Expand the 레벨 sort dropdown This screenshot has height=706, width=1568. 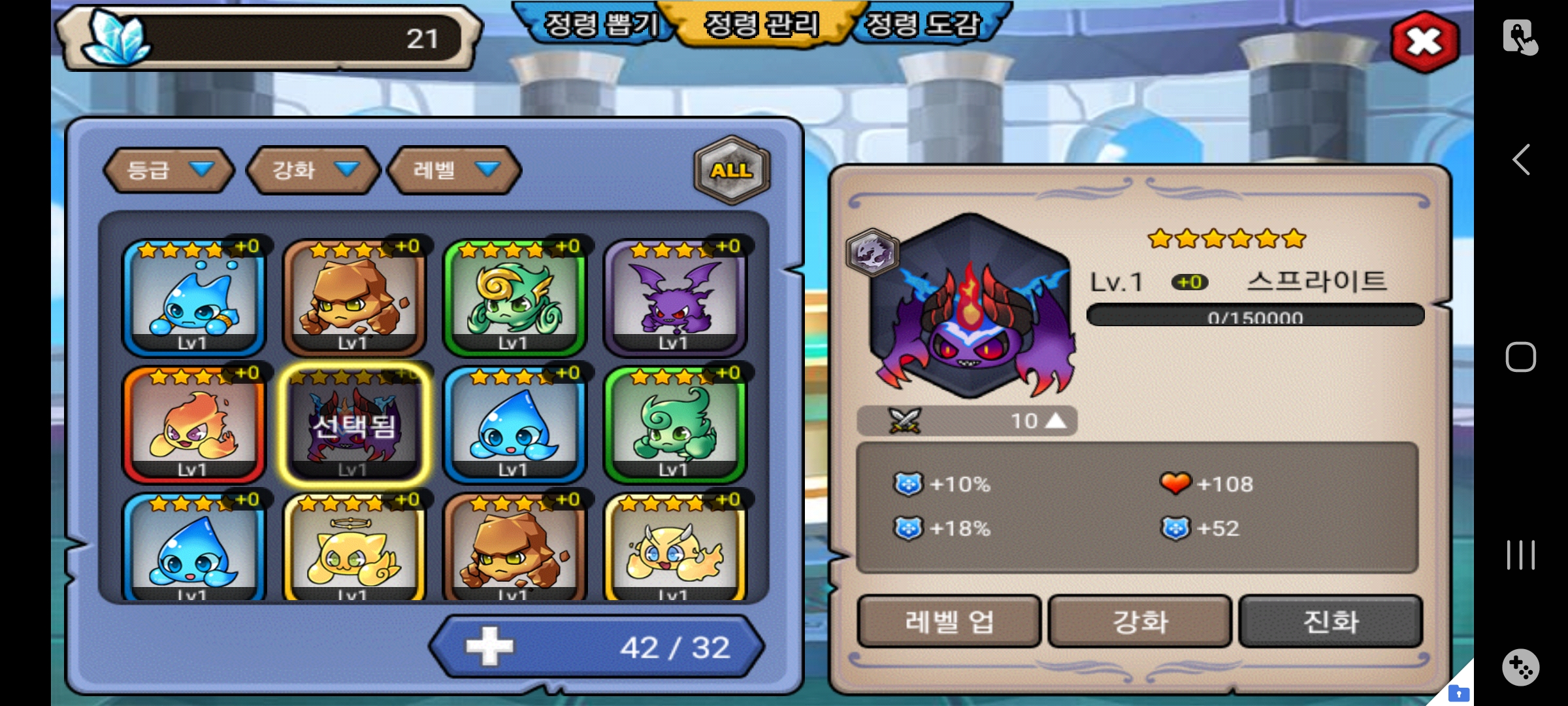(455, 170)
